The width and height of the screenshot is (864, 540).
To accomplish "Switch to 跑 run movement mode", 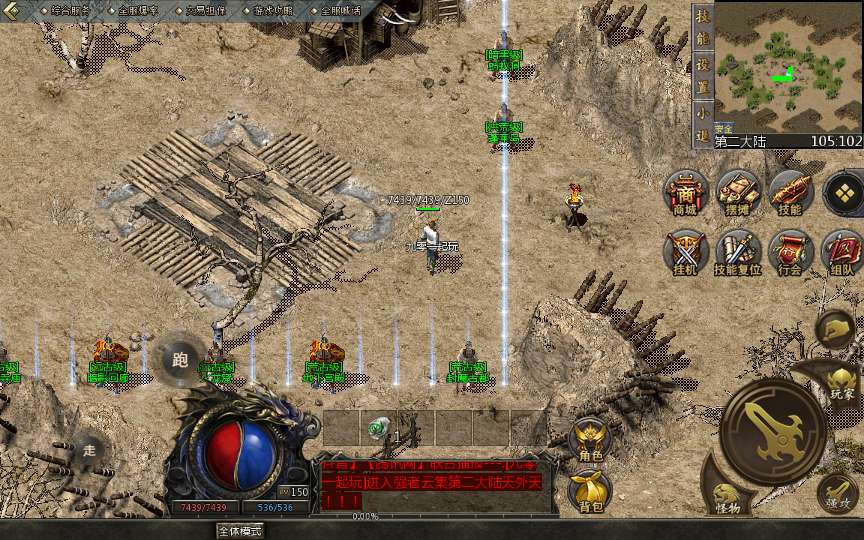I will pos(180,359).
